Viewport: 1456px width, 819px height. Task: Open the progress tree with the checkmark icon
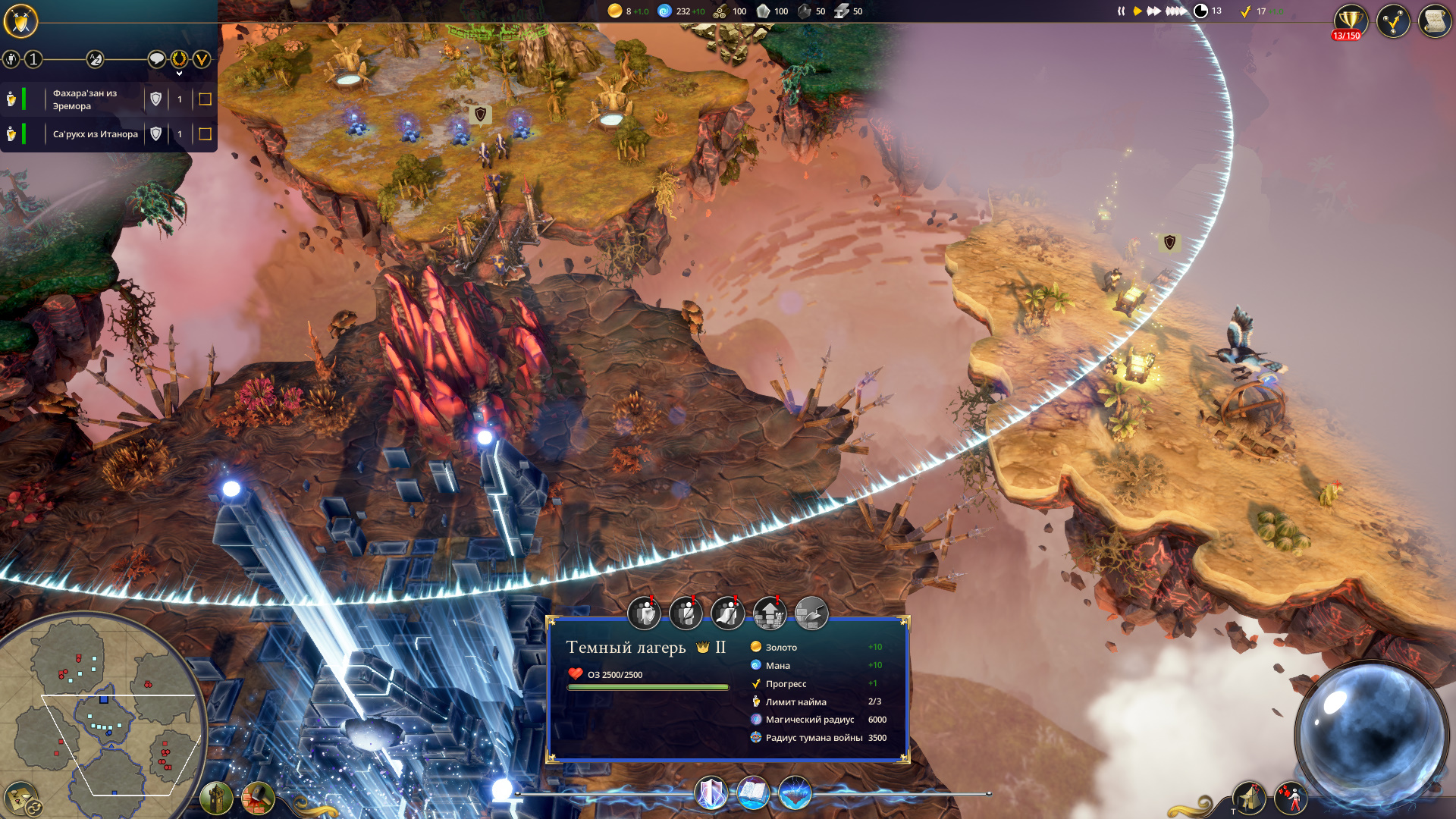click(1393, 21)
